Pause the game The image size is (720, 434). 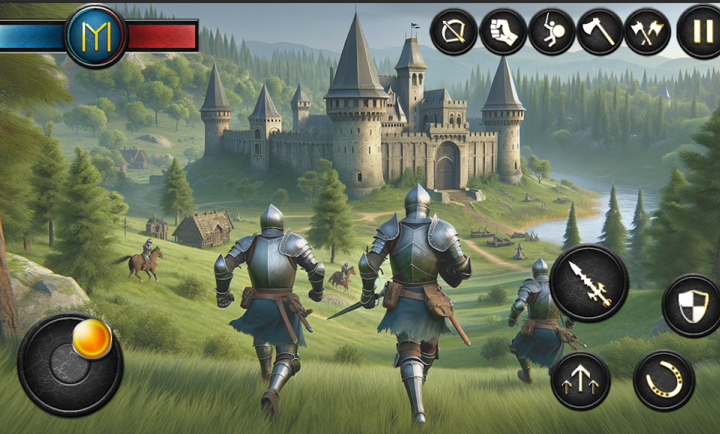click(x=699, y=32)
